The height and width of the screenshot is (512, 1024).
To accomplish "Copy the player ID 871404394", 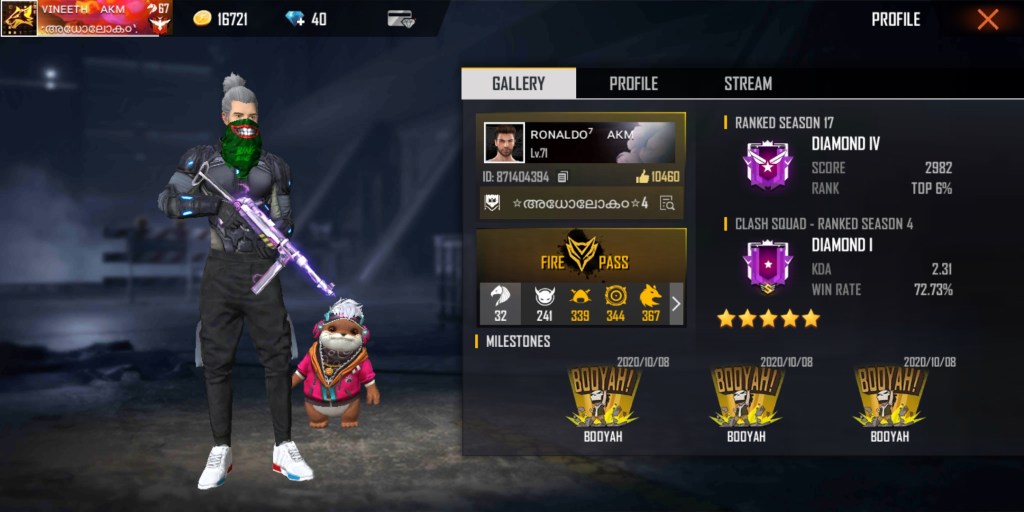I will pyautogui.click(x=563, y=177).
